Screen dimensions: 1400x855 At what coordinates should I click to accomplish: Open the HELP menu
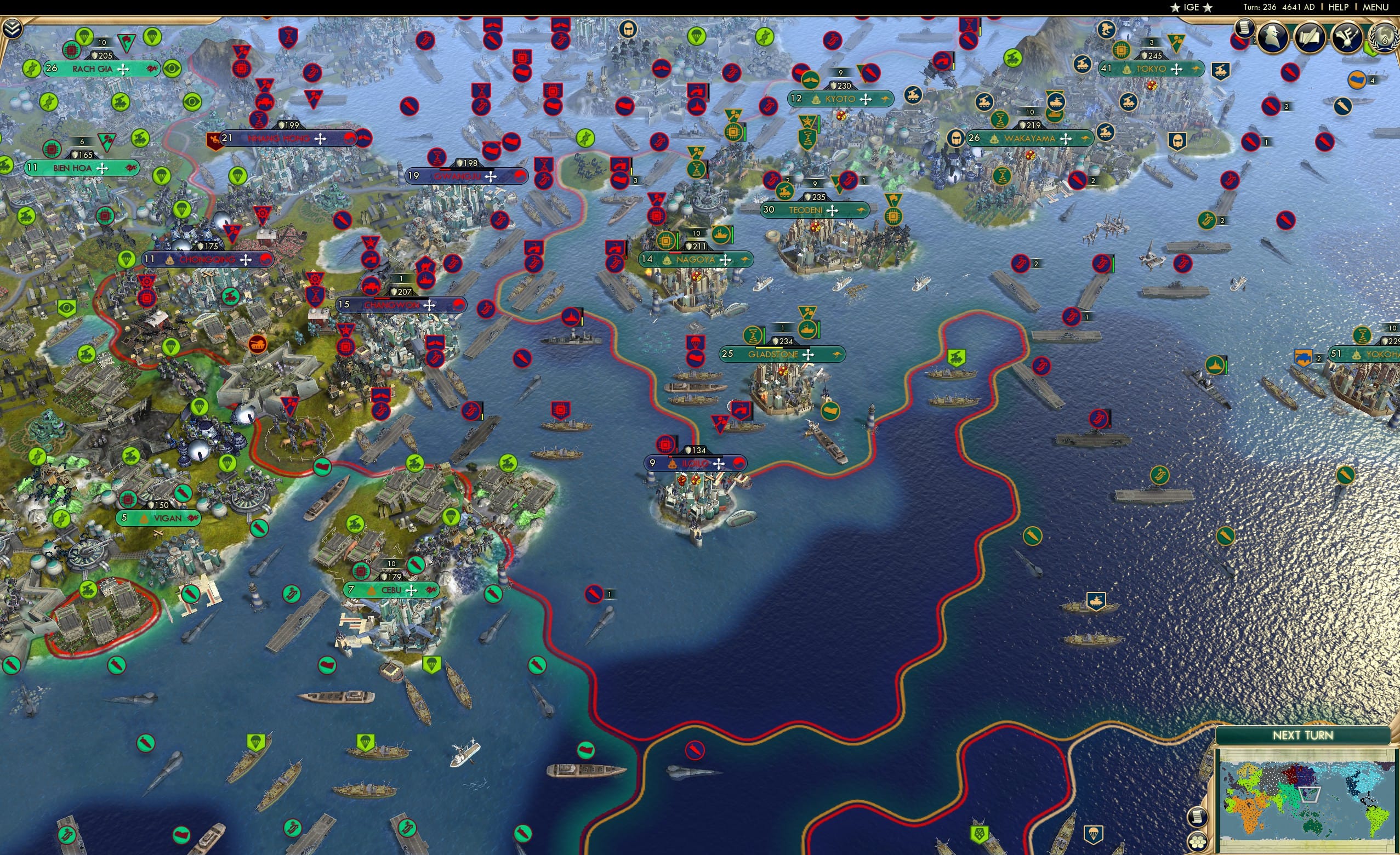[1339, 7]
